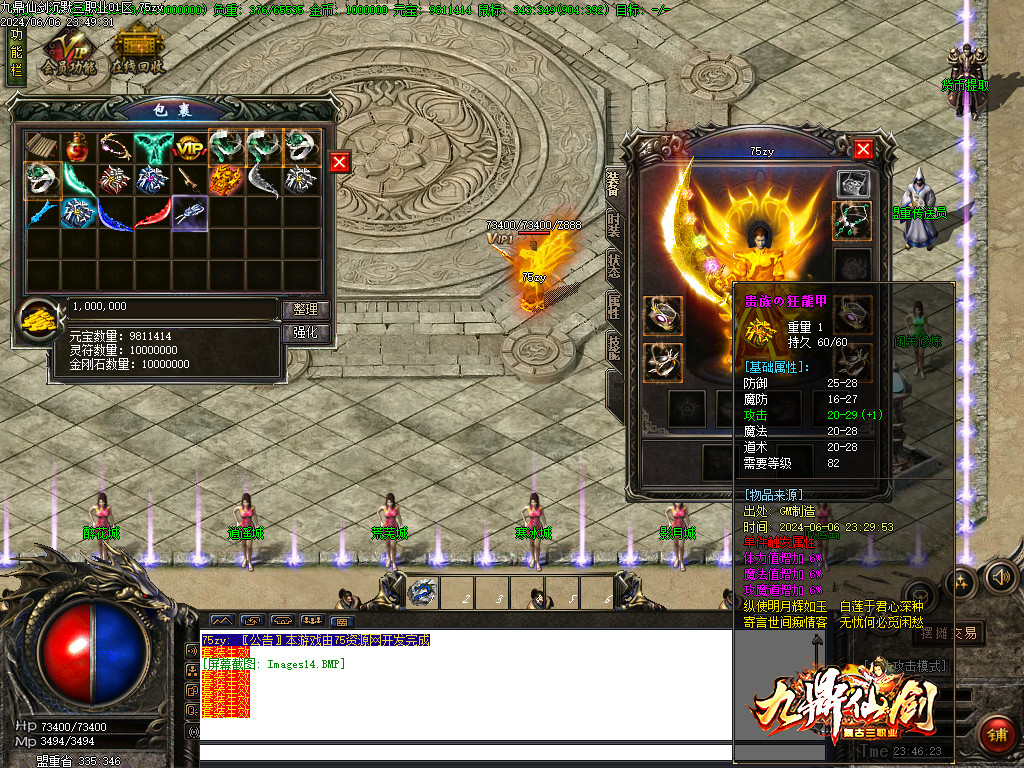
Task: Switch to the 时装 costume tab
Action: [613, 227]
